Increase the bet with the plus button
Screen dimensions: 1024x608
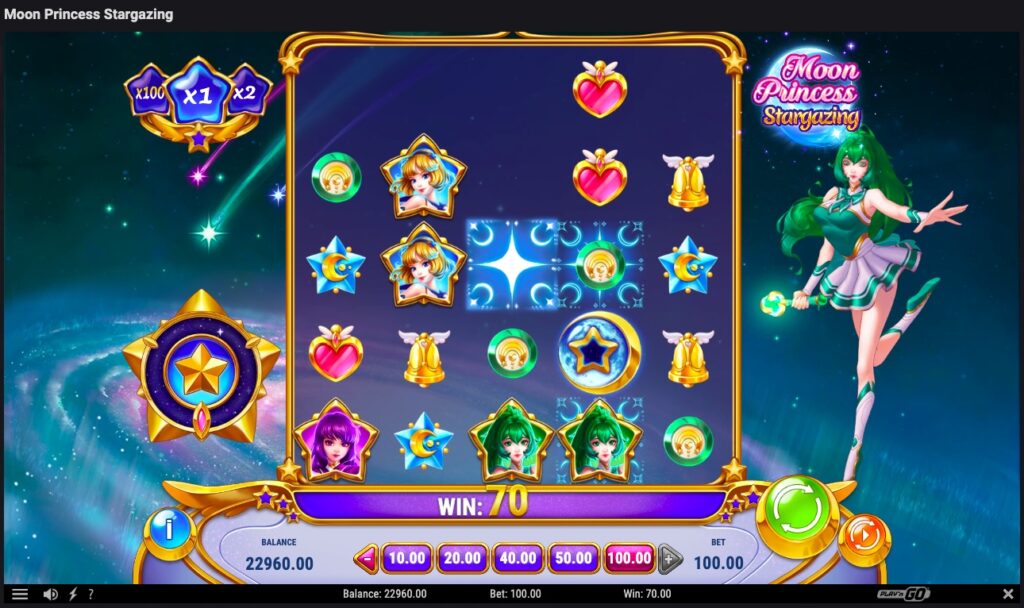coord(668,558)
